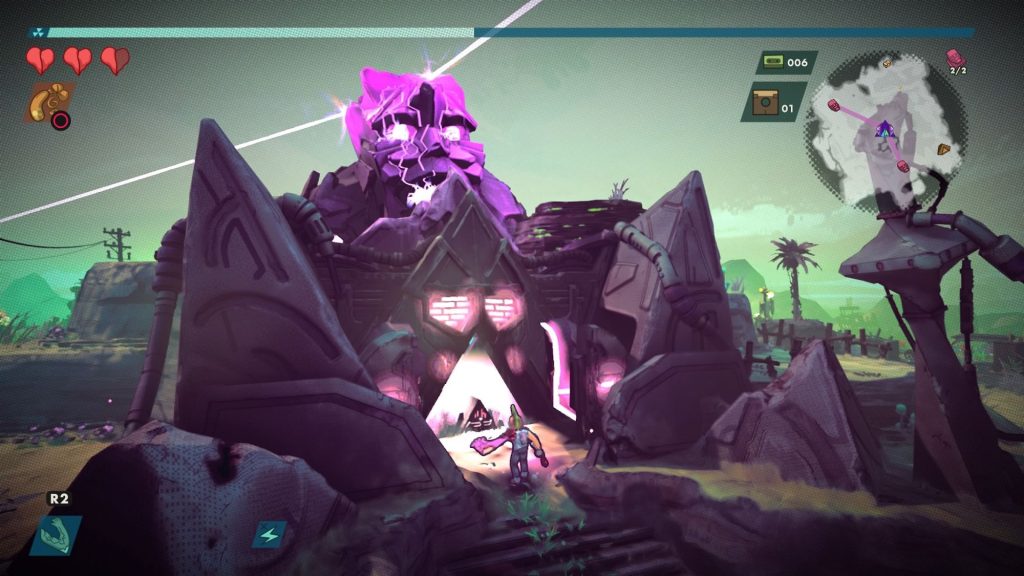Activate the jawbone weapon ability icon

[x=55, y=534]
